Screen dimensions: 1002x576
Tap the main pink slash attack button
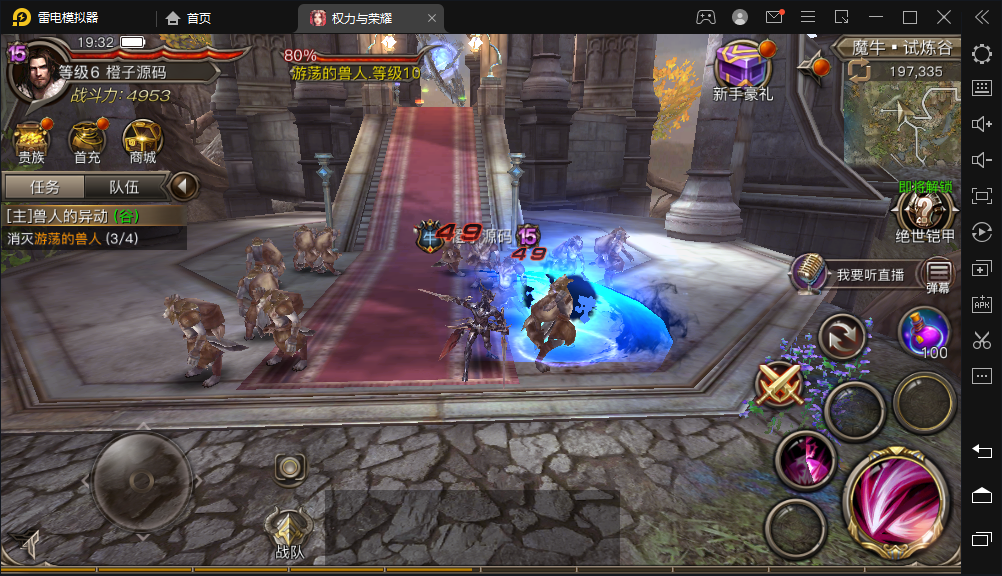tap(895, 496)
